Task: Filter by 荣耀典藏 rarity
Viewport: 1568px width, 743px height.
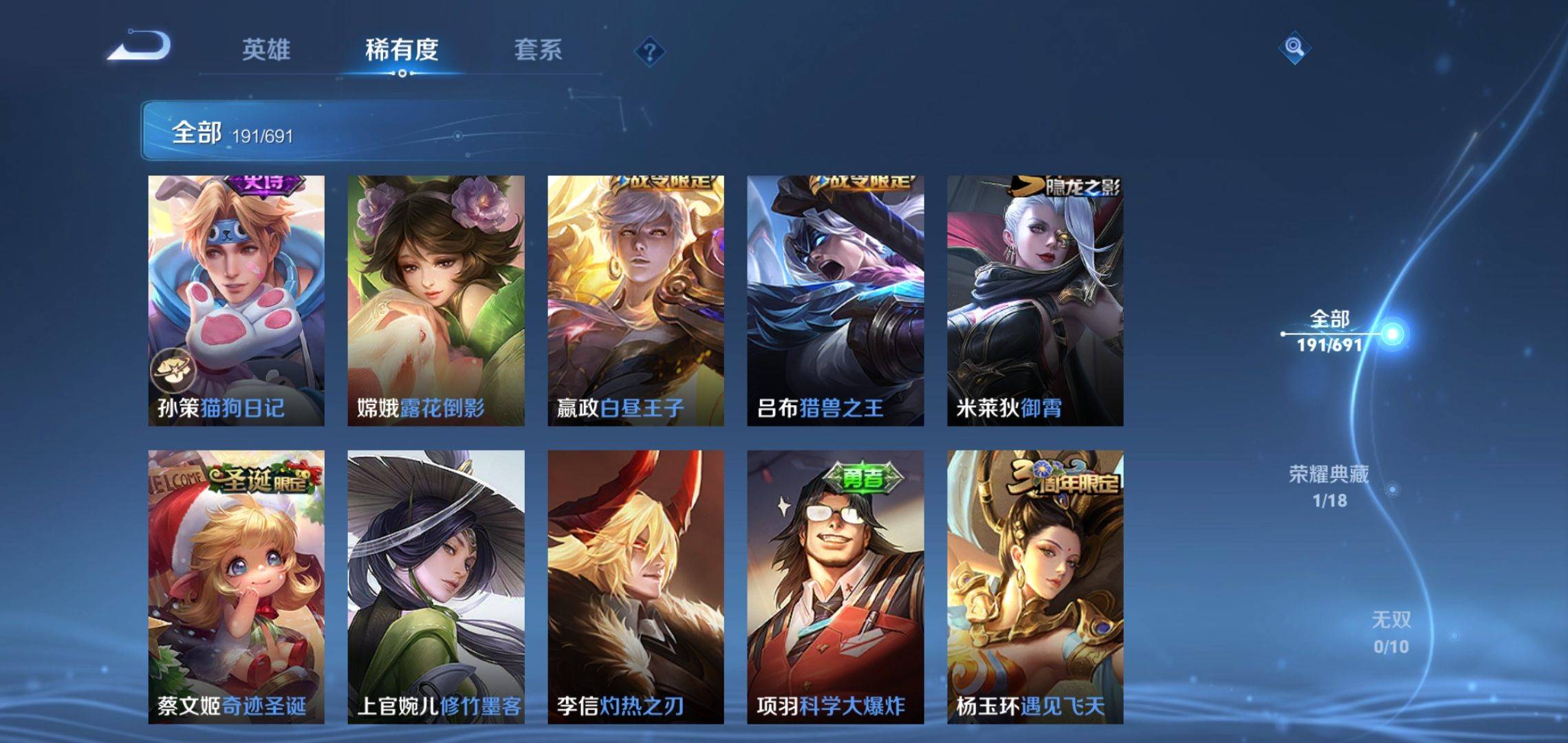Action: click(1329, 486)
